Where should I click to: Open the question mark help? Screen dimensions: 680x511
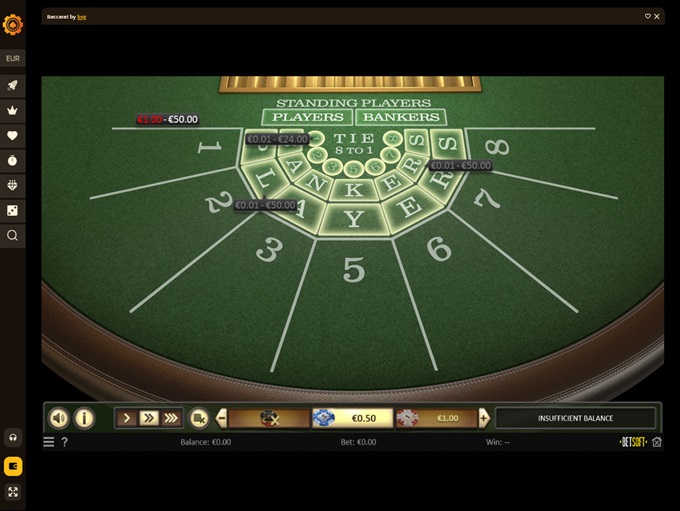tap(65, 441)
